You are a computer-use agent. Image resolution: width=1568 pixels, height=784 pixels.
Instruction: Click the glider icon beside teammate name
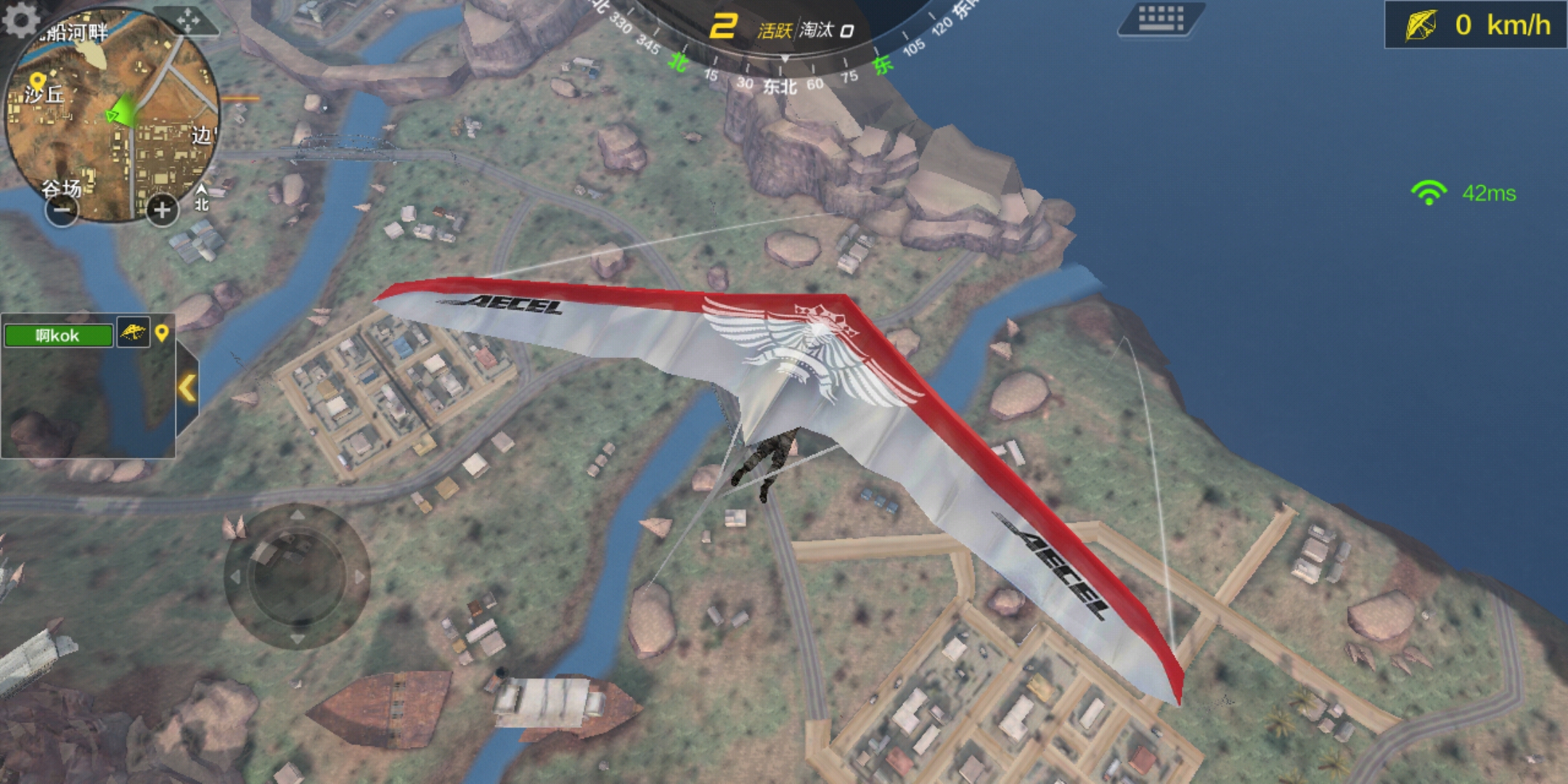tap(134, 332)
